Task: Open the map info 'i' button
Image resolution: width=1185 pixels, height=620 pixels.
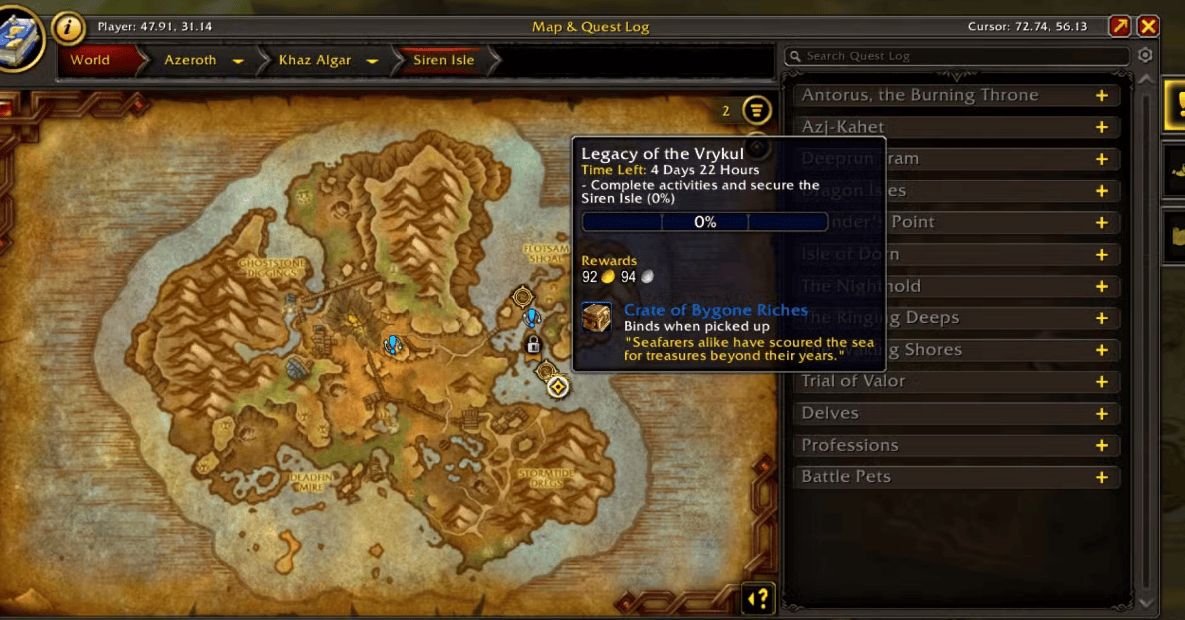Action: pyautogui.click(x=68, y=28)
